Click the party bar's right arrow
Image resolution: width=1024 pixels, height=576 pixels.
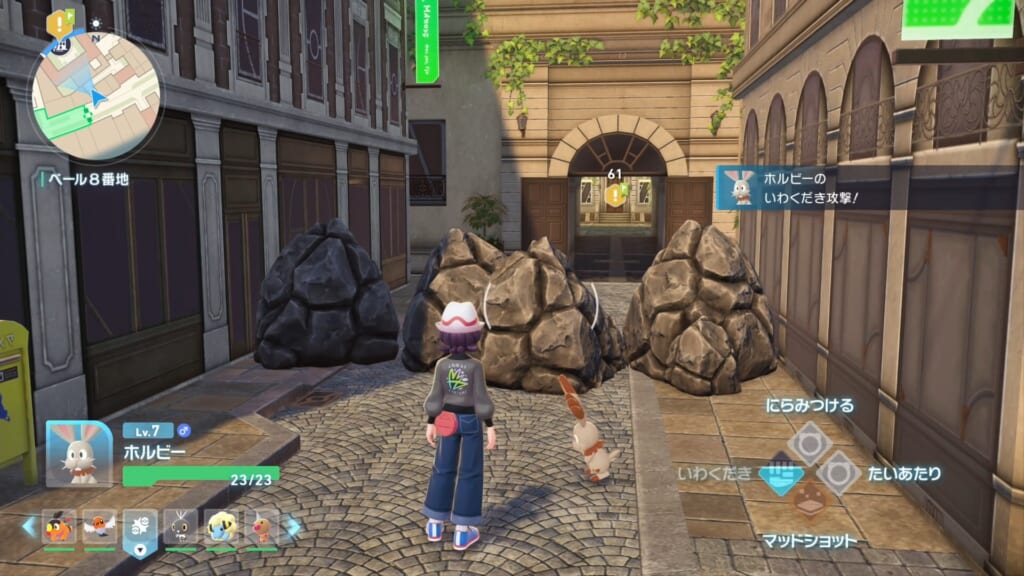click(294, 526)
